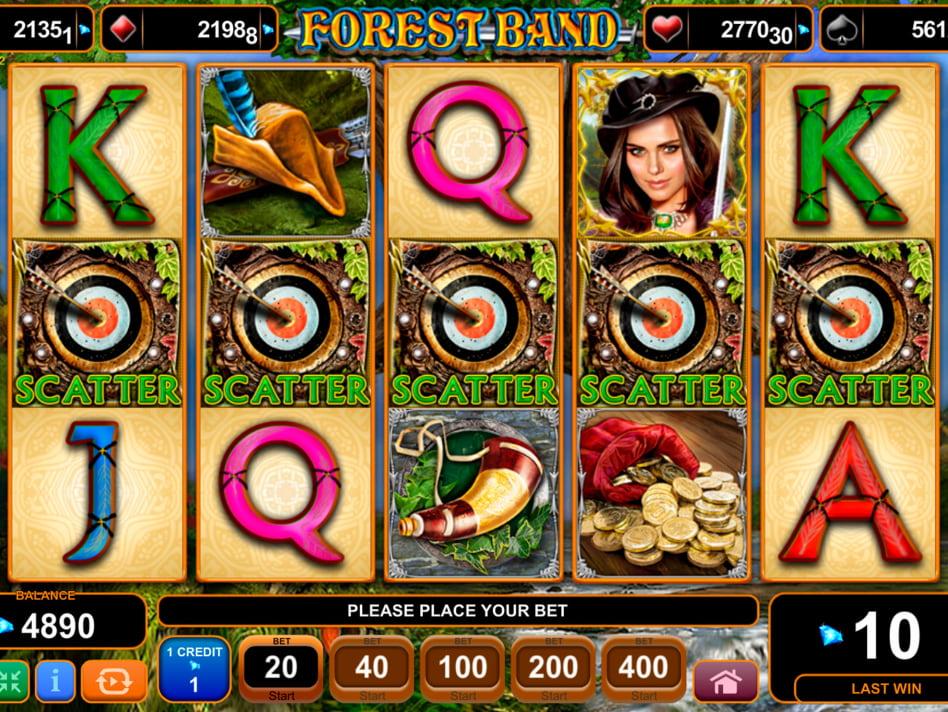Screen dimensions: 948x712
Task: Open the blue info paytable button
Action: (x=55, y=681)
